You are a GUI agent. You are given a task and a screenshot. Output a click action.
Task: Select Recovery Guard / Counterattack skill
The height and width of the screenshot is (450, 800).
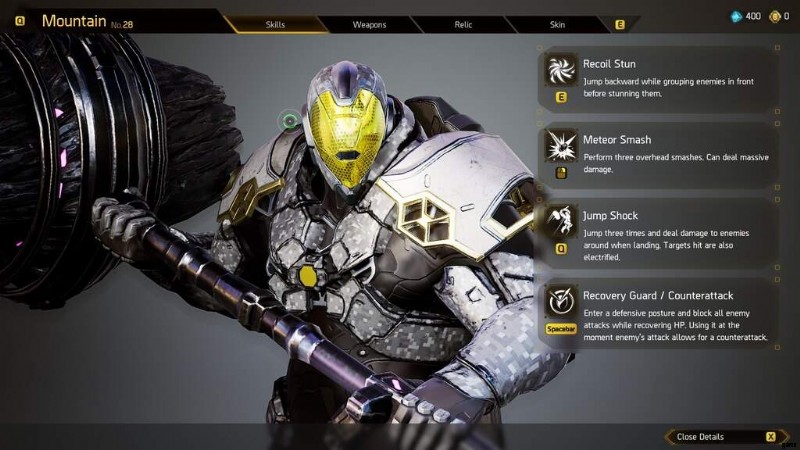tap(658, 313)
